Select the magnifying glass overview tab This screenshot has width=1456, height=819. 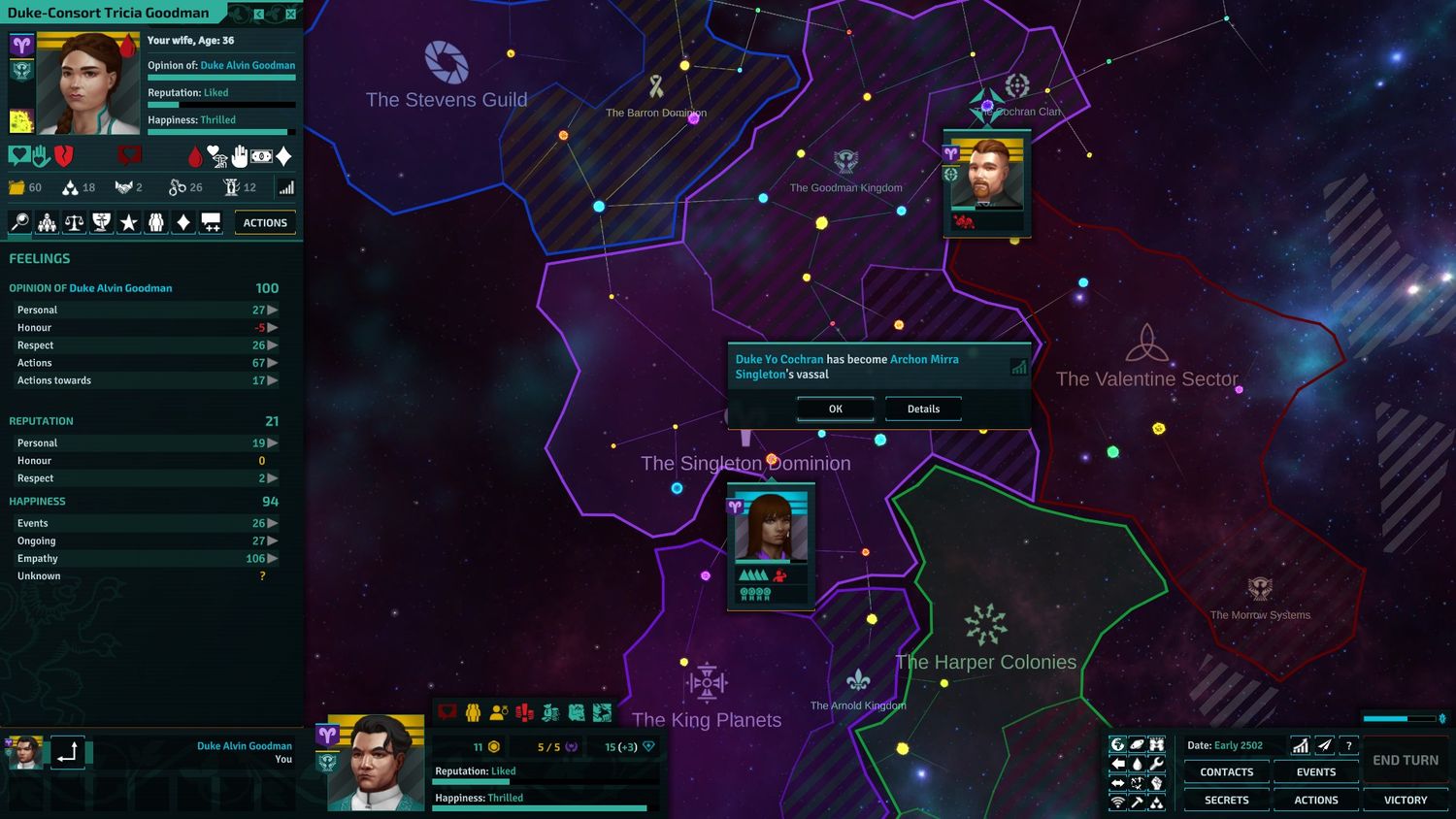coord(19,223)
